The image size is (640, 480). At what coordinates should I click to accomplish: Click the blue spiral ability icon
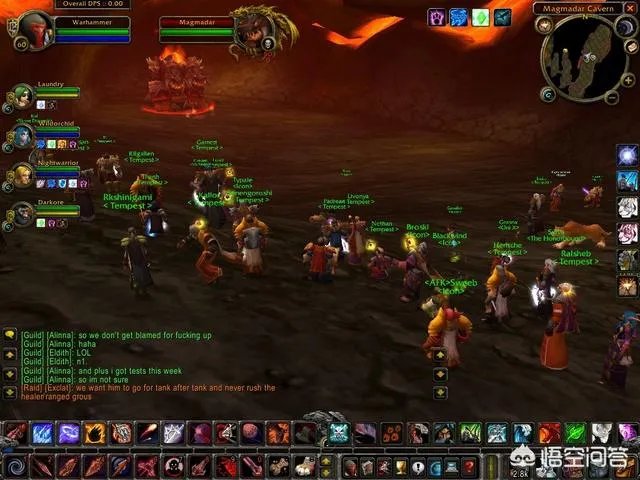[16, 466]
